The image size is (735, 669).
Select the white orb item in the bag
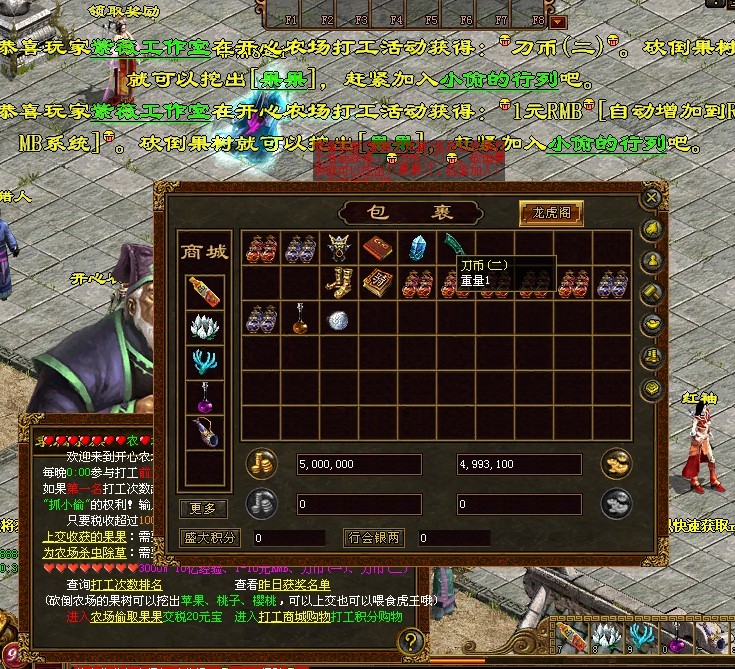click(339, 320)
